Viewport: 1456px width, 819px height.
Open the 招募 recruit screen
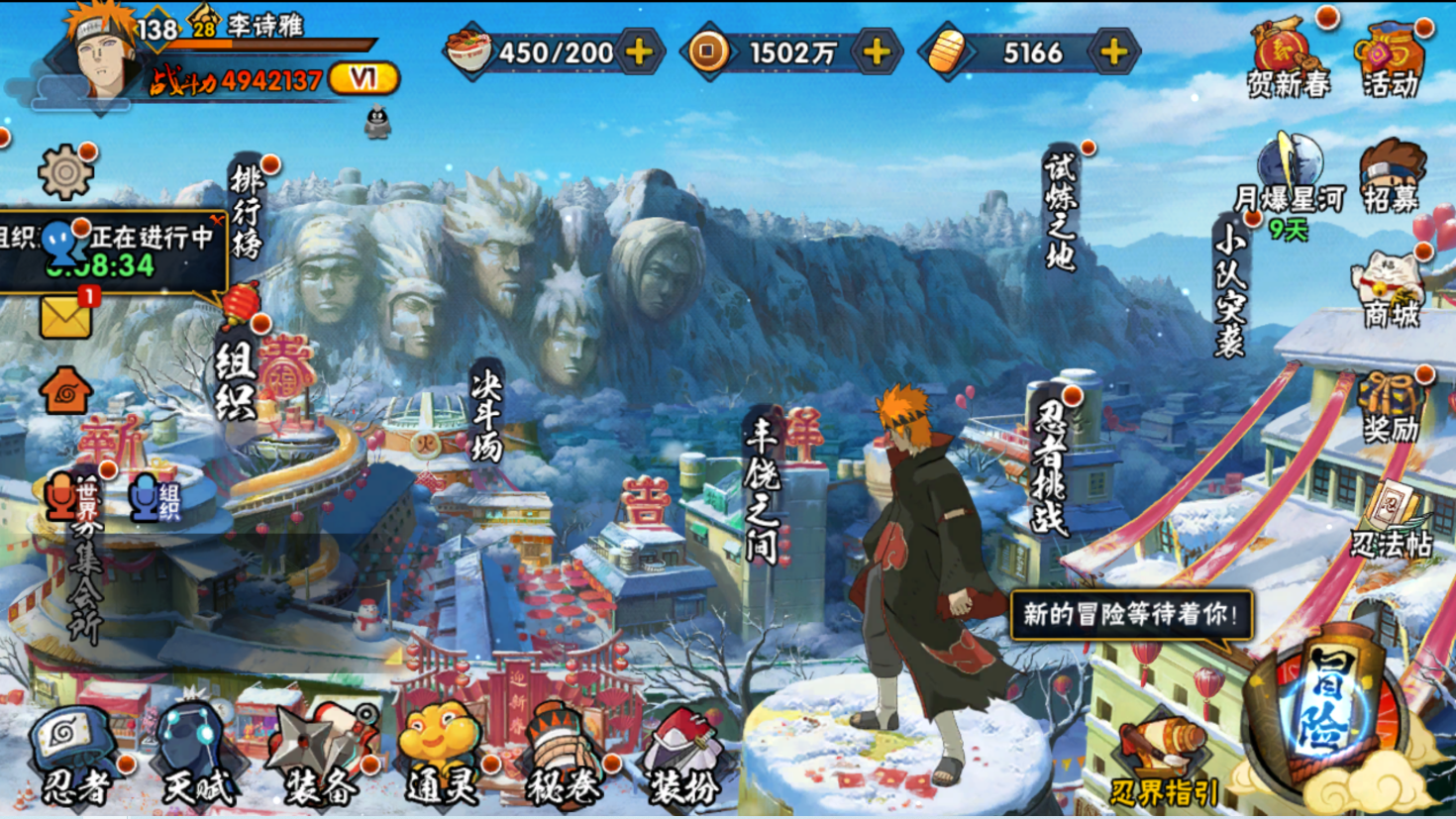click(x=1392, y=178)
